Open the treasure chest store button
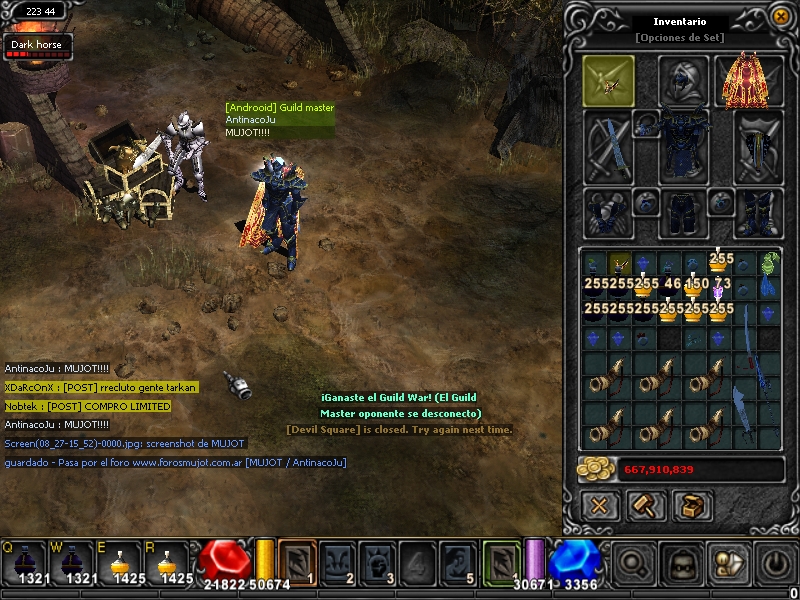The width and height of the screenshot is (800, 600). click(x=692, y=505)
